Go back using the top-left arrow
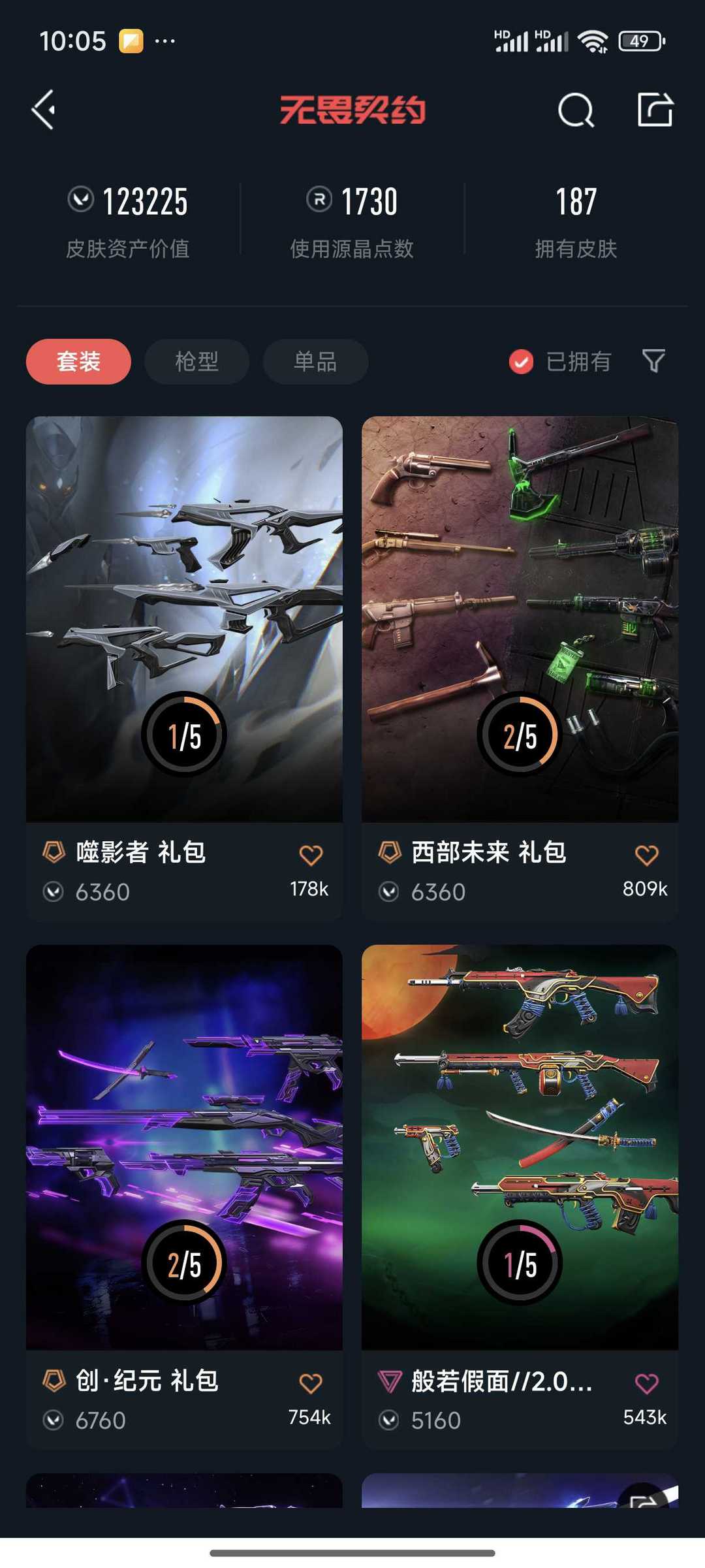Screen dimensions: 705x1568 coord(44,110)
